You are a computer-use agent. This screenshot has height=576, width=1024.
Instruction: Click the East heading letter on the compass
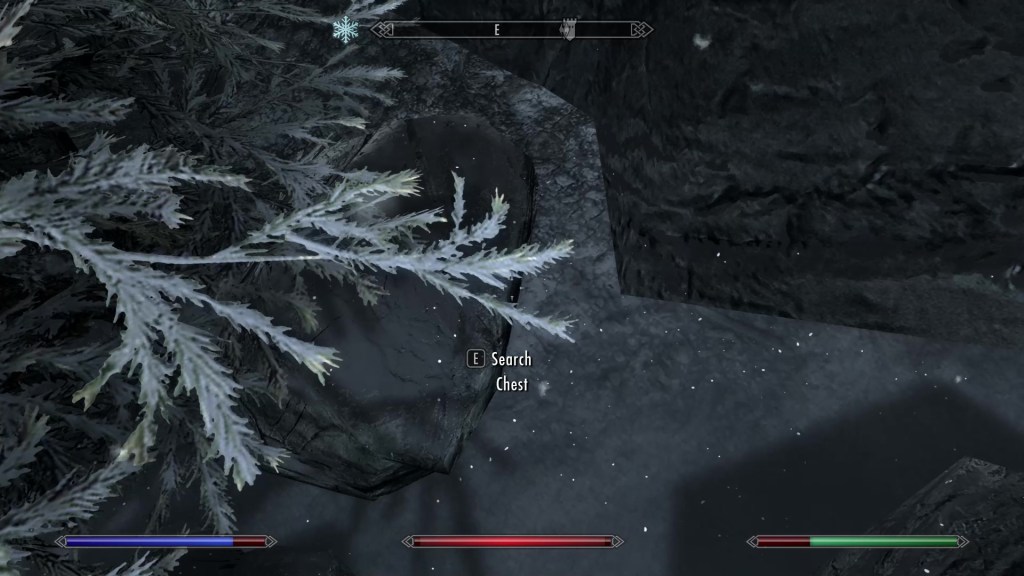[495, 30]
